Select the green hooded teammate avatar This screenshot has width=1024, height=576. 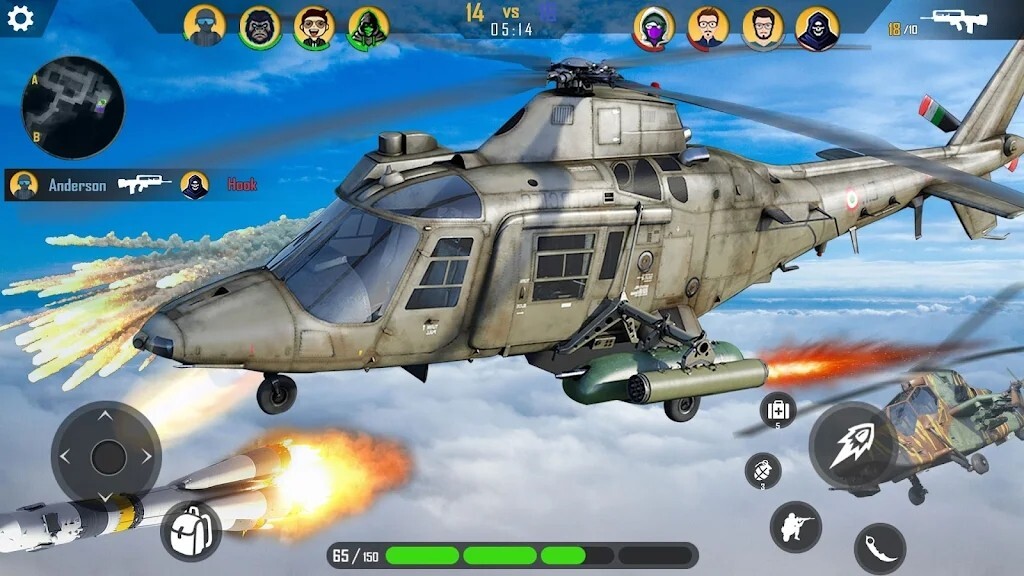pos(368,28)
